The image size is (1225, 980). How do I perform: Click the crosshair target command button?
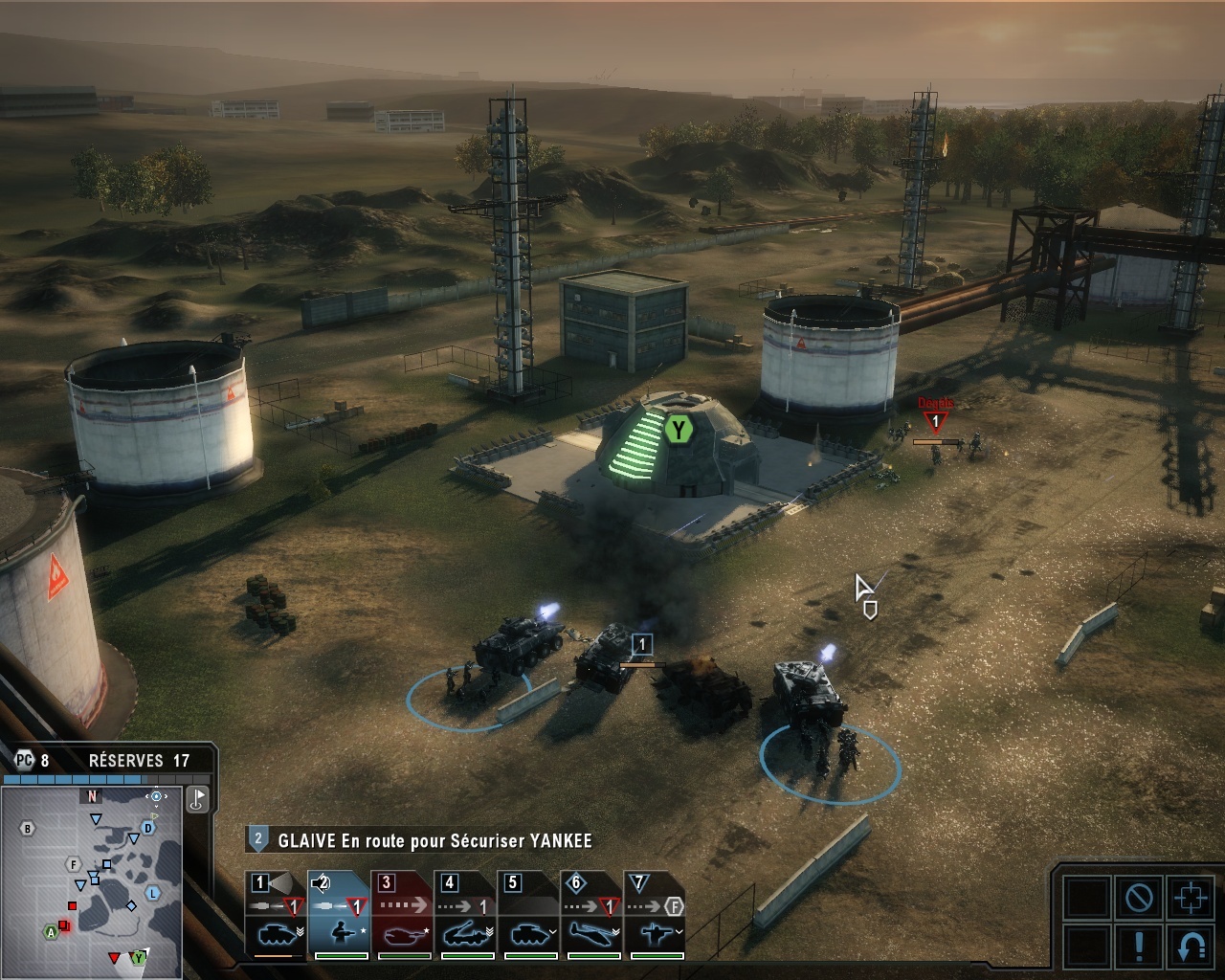click(x=1190, y=898)
